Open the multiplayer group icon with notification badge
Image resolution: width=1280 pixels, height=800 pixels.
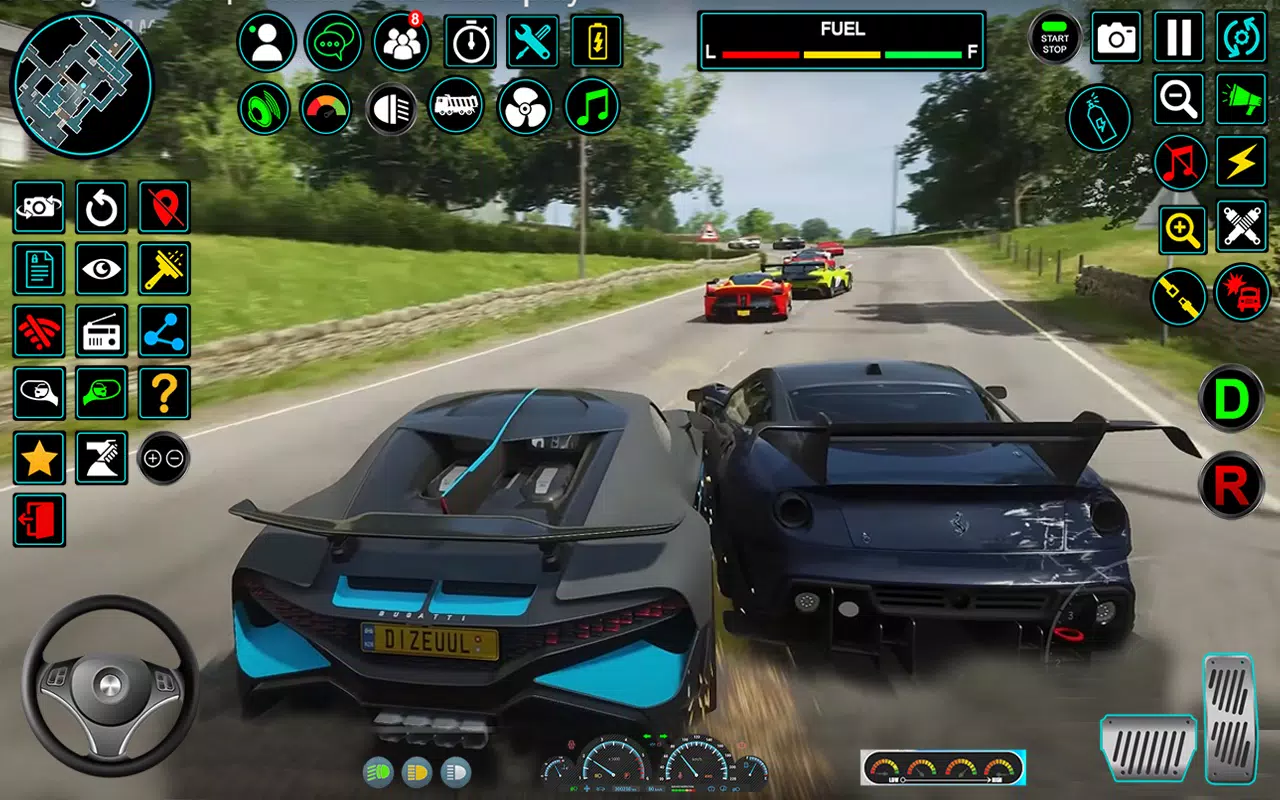(x=400, y=41)
